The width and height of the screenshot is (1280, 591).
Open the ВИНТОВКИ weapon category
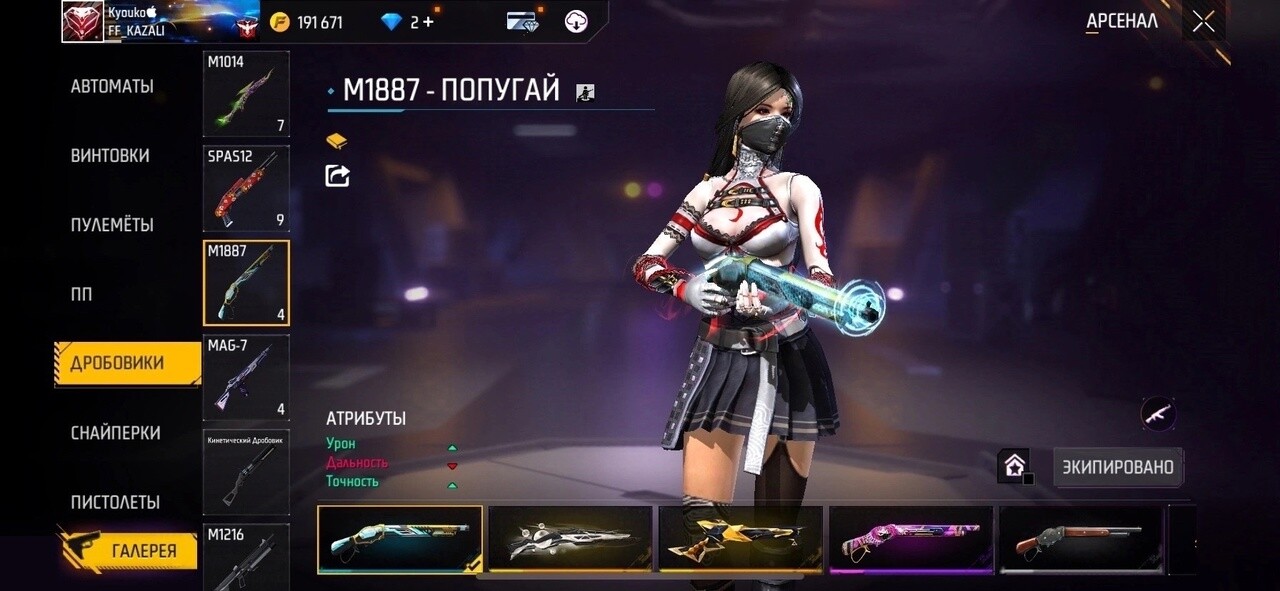(x=110, y=156)
